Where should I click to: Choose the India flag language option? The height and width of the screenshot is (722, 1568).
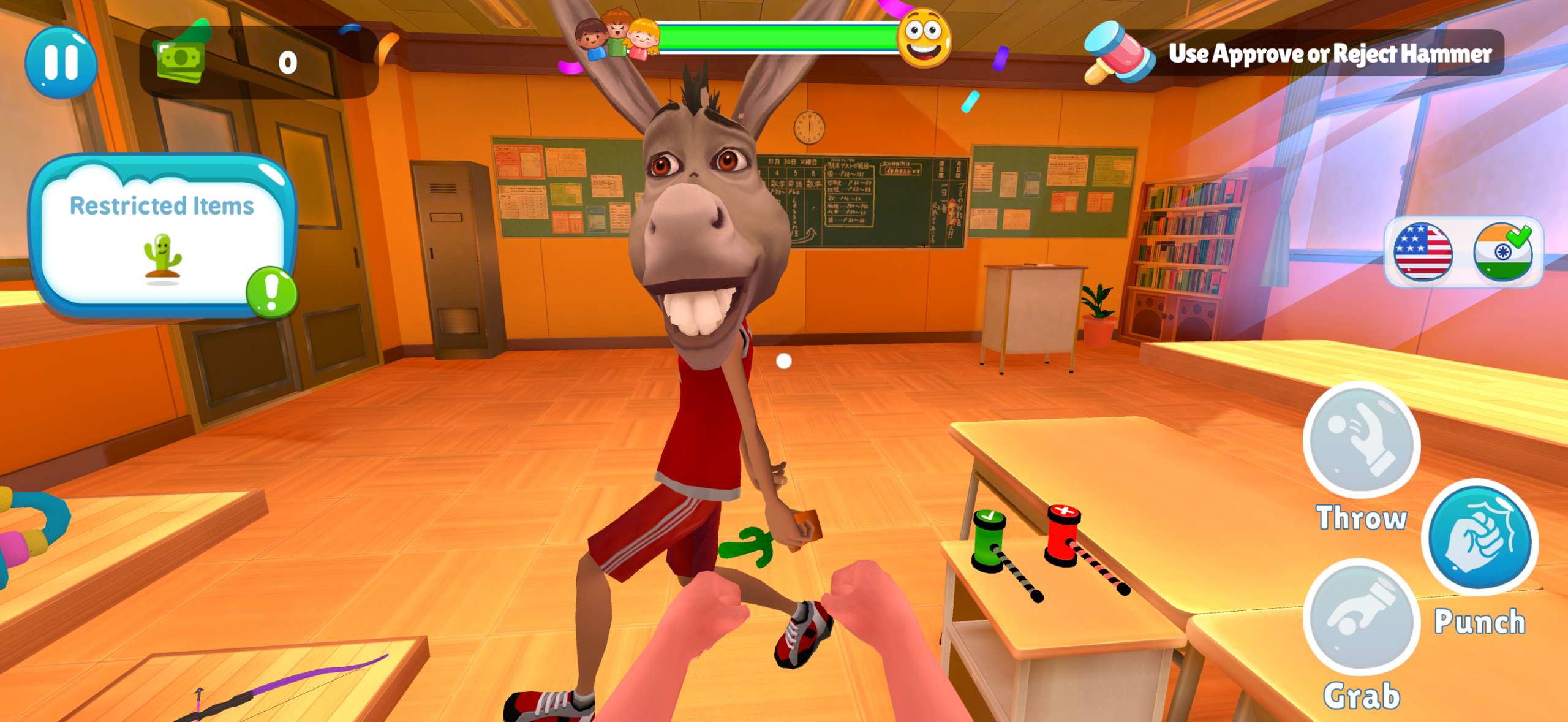click(x=1502, y=252)
